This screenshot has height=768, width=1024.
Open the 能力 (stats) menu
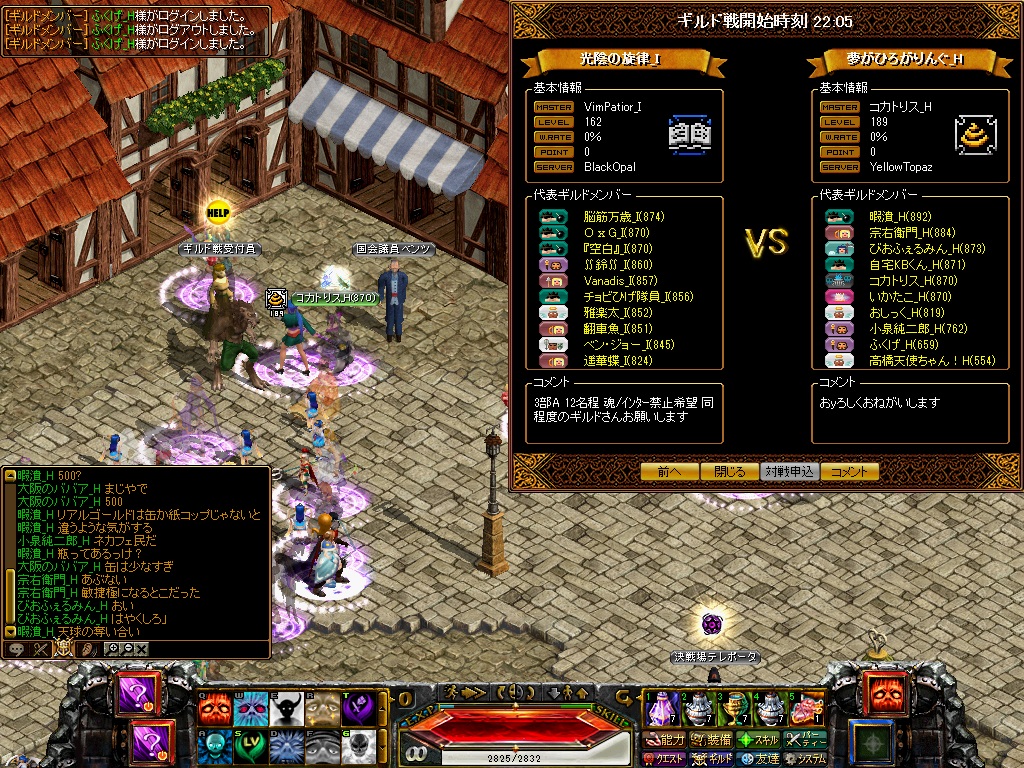[666, 740]
